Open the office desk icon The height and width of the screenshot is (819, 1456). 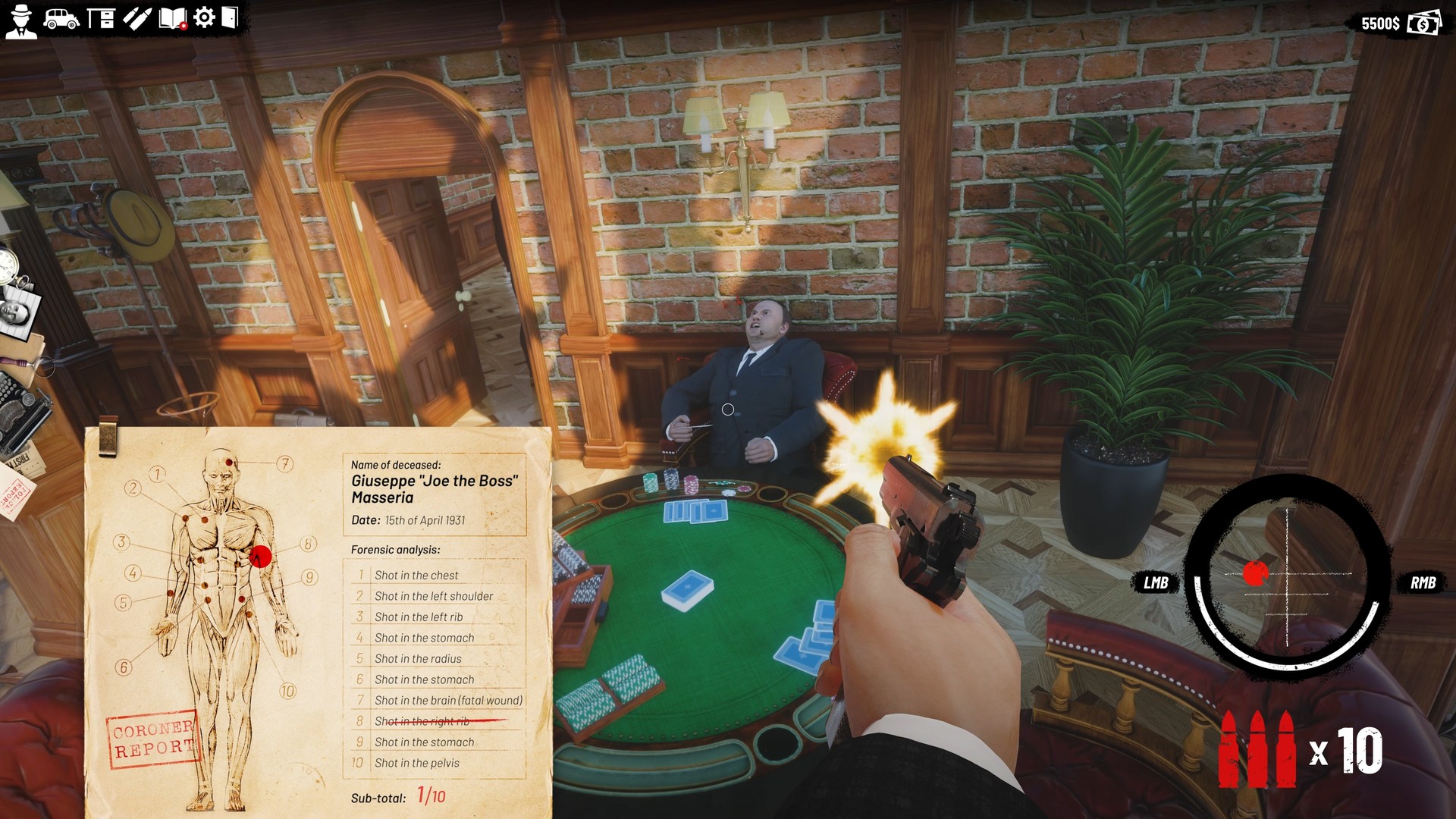tap(102, 17)
